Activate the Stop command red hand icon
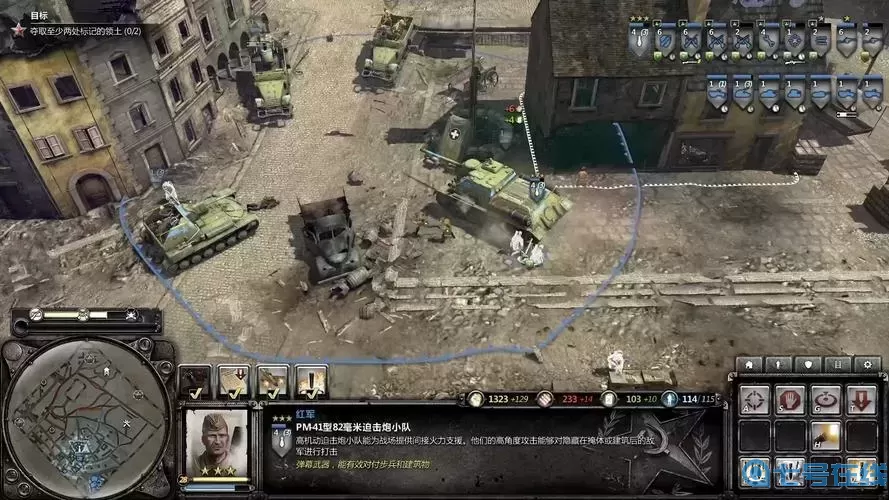The height and width of the screenshot is (500, 889). [x=790, y=400]
